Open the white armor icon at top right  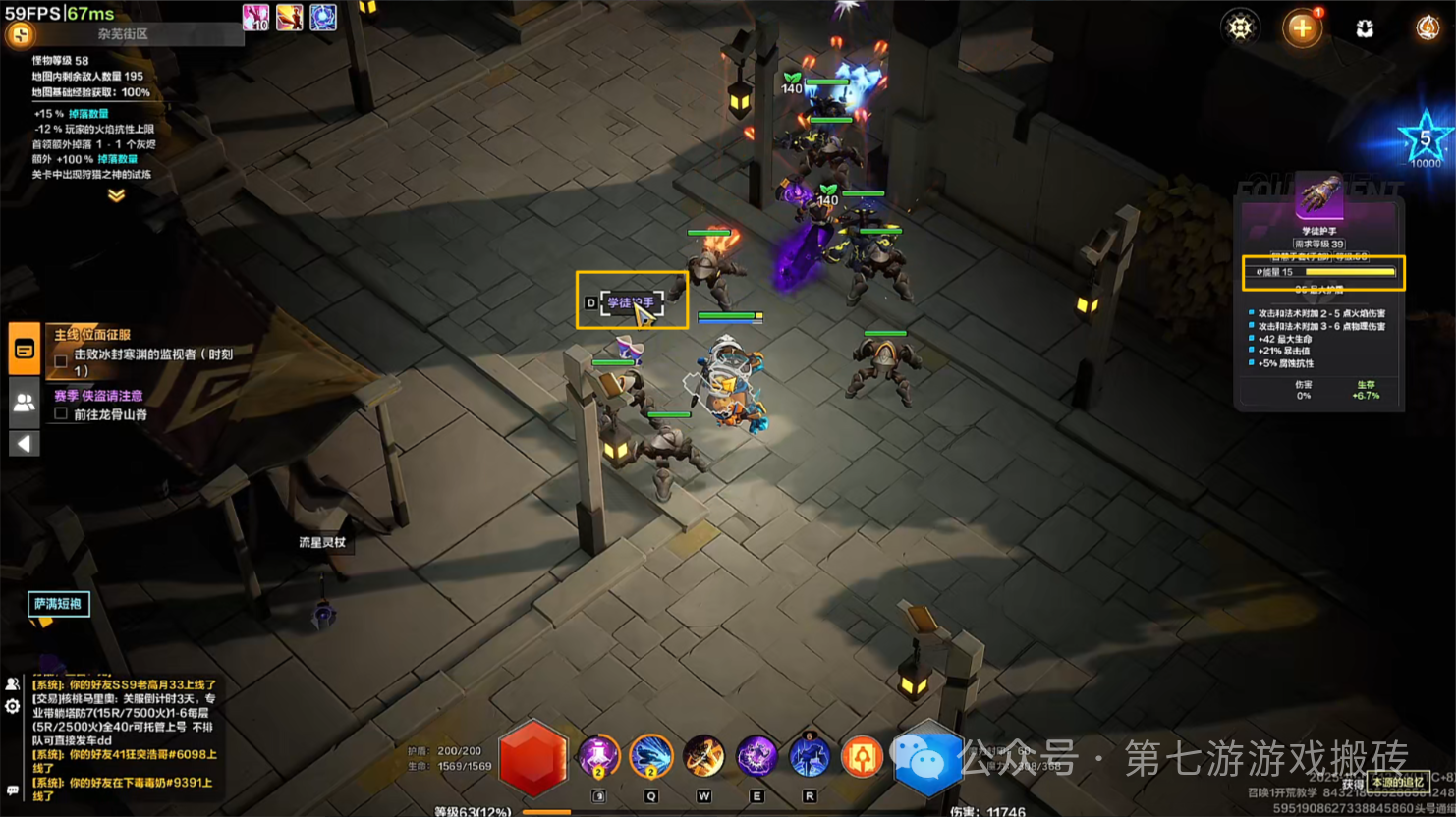(1365, 28)
